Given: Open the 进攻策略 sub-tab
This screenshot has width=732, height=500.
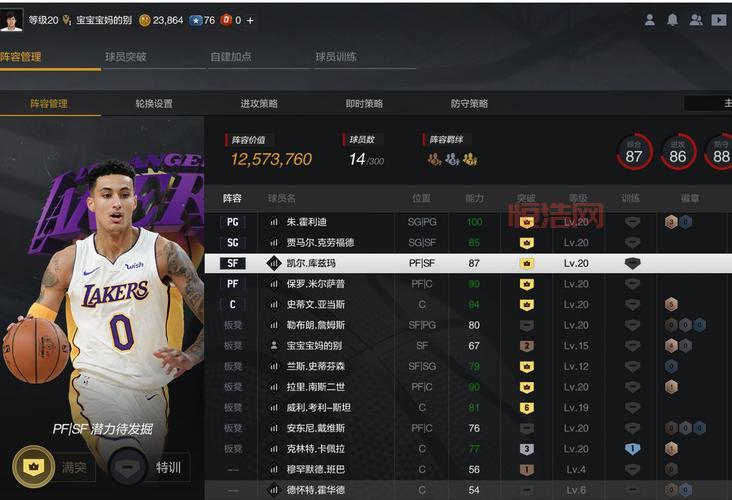Looking at the screenshot, I should (259, 103).
